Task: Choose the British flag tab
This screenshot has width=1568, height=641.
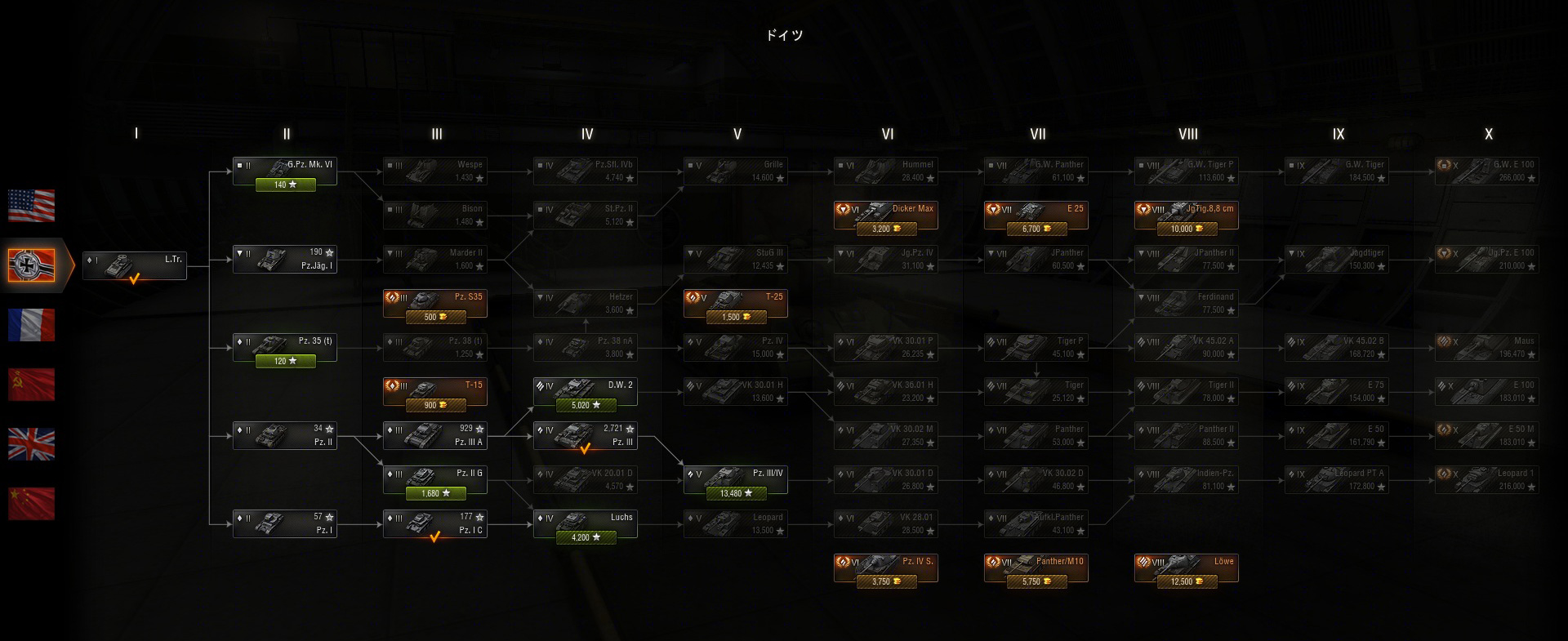Action: pos(31,444)
